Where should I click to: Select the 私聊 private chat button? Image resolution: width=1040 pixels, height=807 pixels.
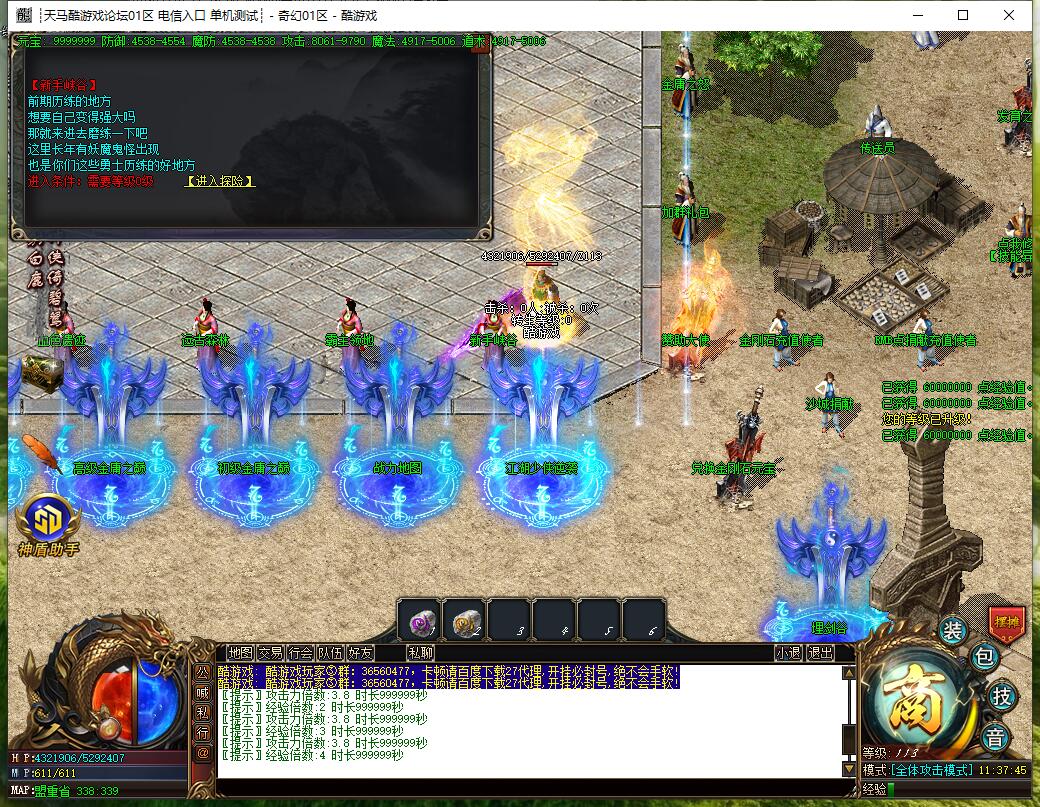421,653
